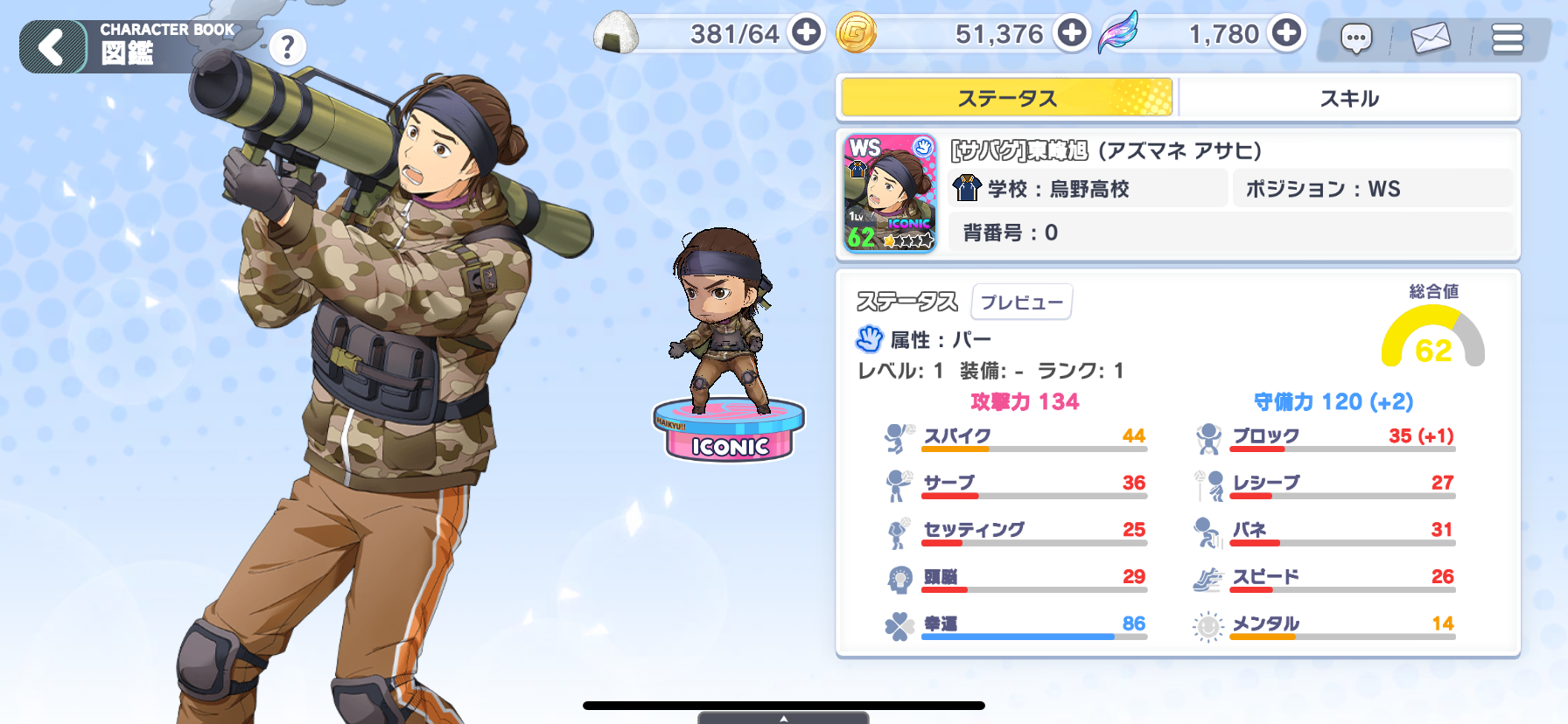This screenshot has height=724, width=1568.
Task: Select the WS character card thumbnail
Action: pyautogui.click(x=890, y=193)
